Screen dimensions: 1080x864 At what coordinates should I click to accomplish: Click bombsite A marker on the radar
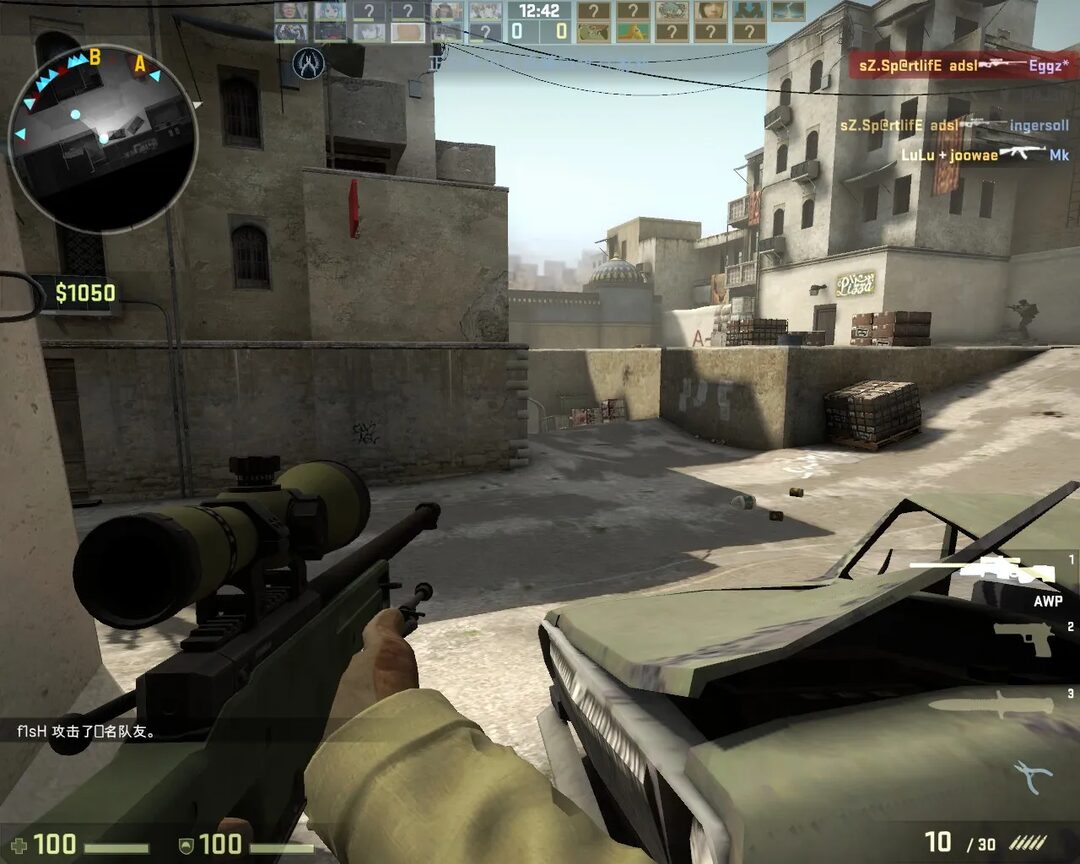click(x=140, y=65)
